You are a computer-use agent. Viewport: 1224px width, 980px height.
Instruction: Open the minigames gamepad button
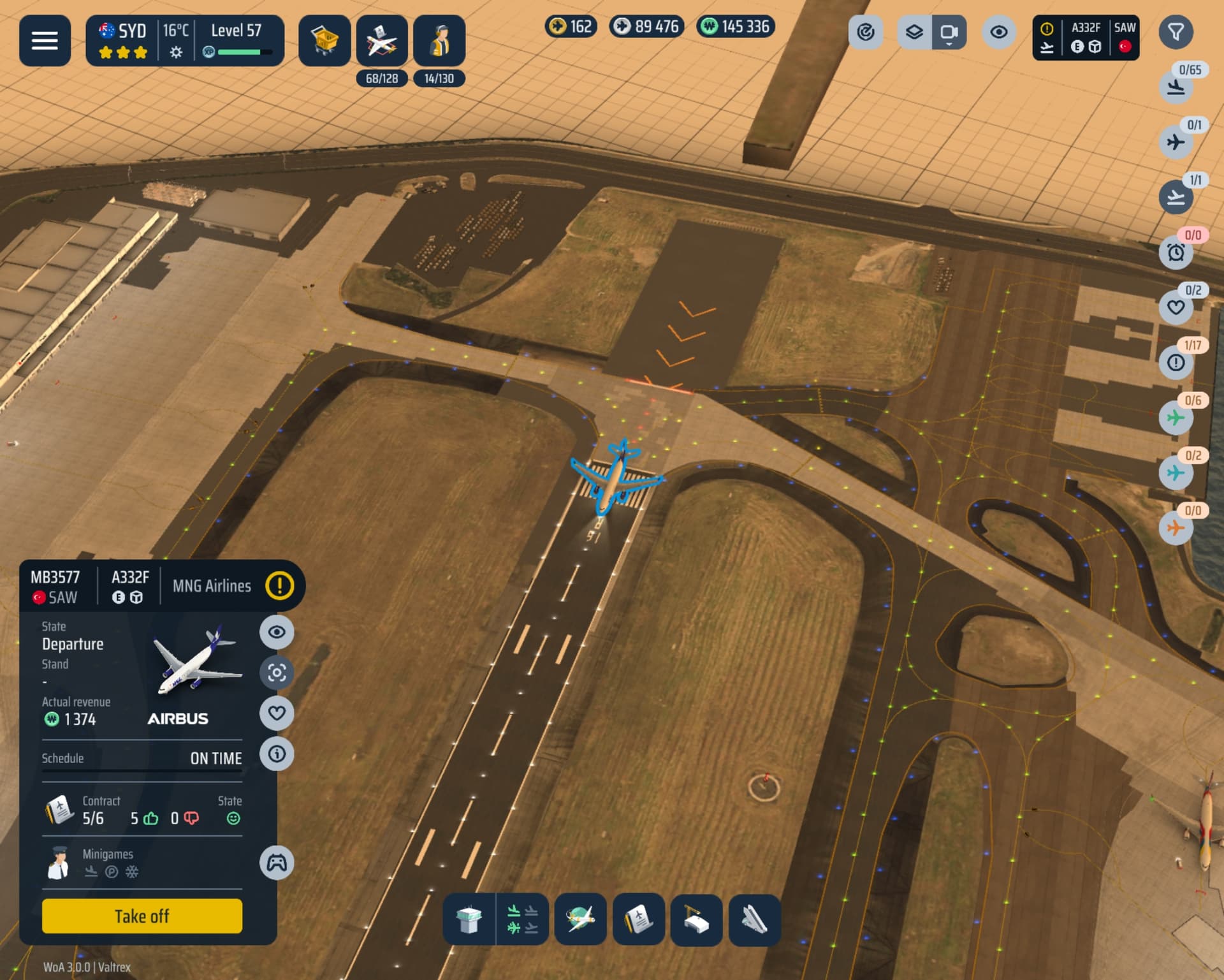click(277, 863)
